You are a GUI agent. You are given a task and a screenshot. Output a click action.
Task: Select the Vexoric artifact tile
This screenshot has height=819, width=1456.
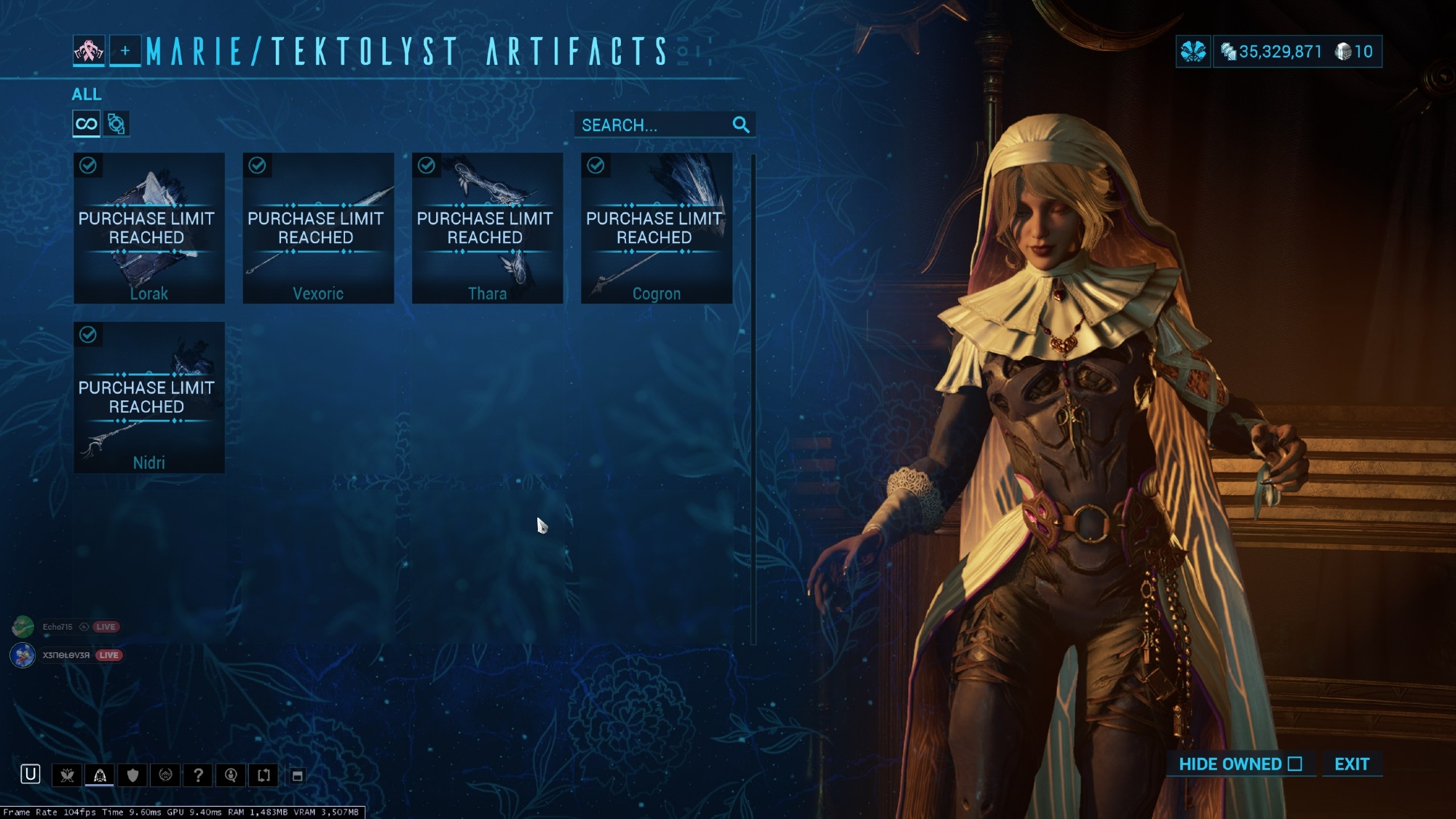click(318, 228)
